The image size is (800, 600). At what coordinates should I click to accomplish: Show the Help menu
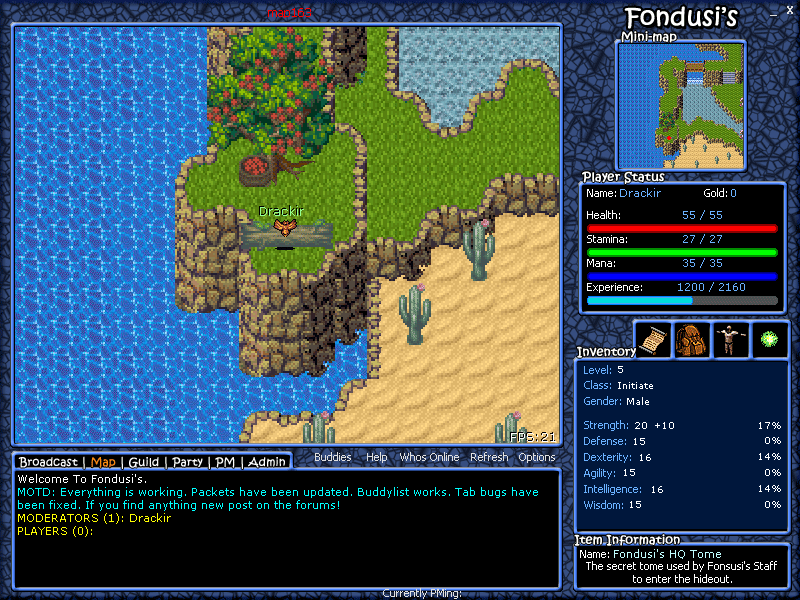point(376,457)
